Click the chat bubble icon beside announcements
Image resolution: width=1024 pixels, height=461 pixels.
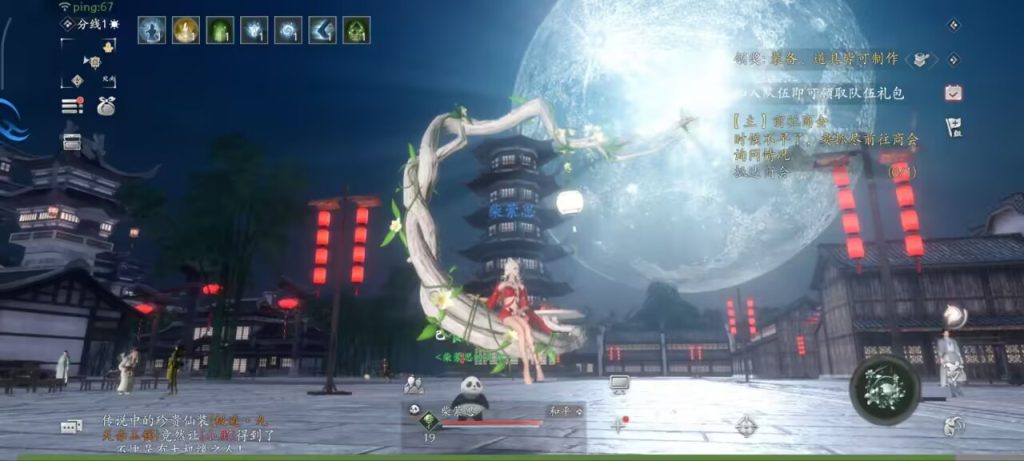click(x=71, y=427)
